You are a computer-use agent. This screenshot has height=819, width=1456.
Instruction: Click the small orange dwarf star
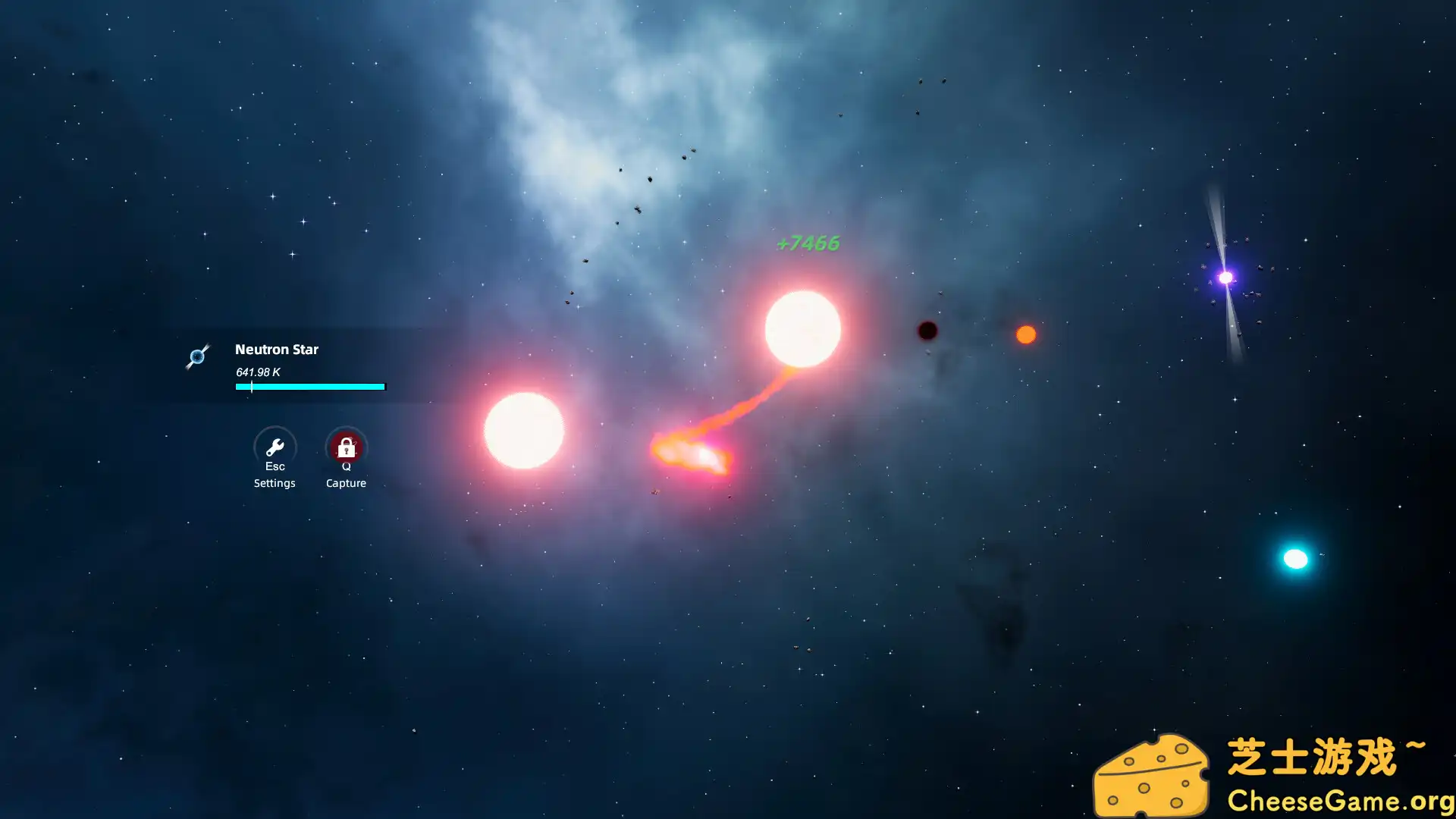coord(1025,334)
